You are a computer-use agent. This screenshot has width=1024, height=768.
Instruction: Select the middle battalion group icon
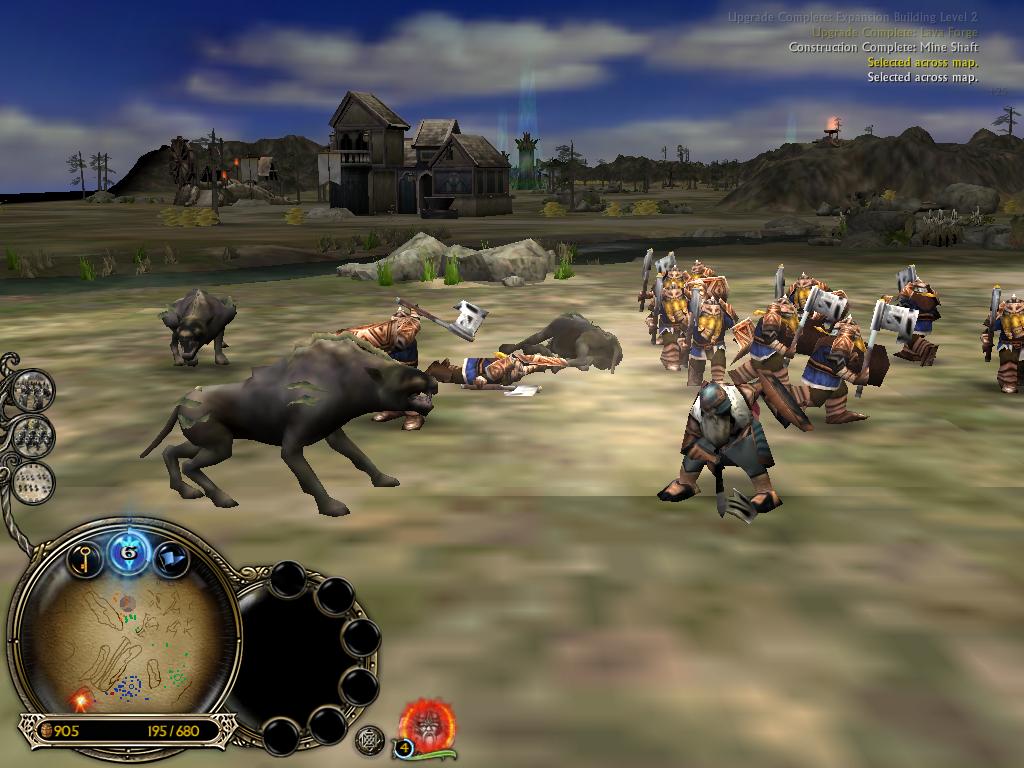coord(33,435)
